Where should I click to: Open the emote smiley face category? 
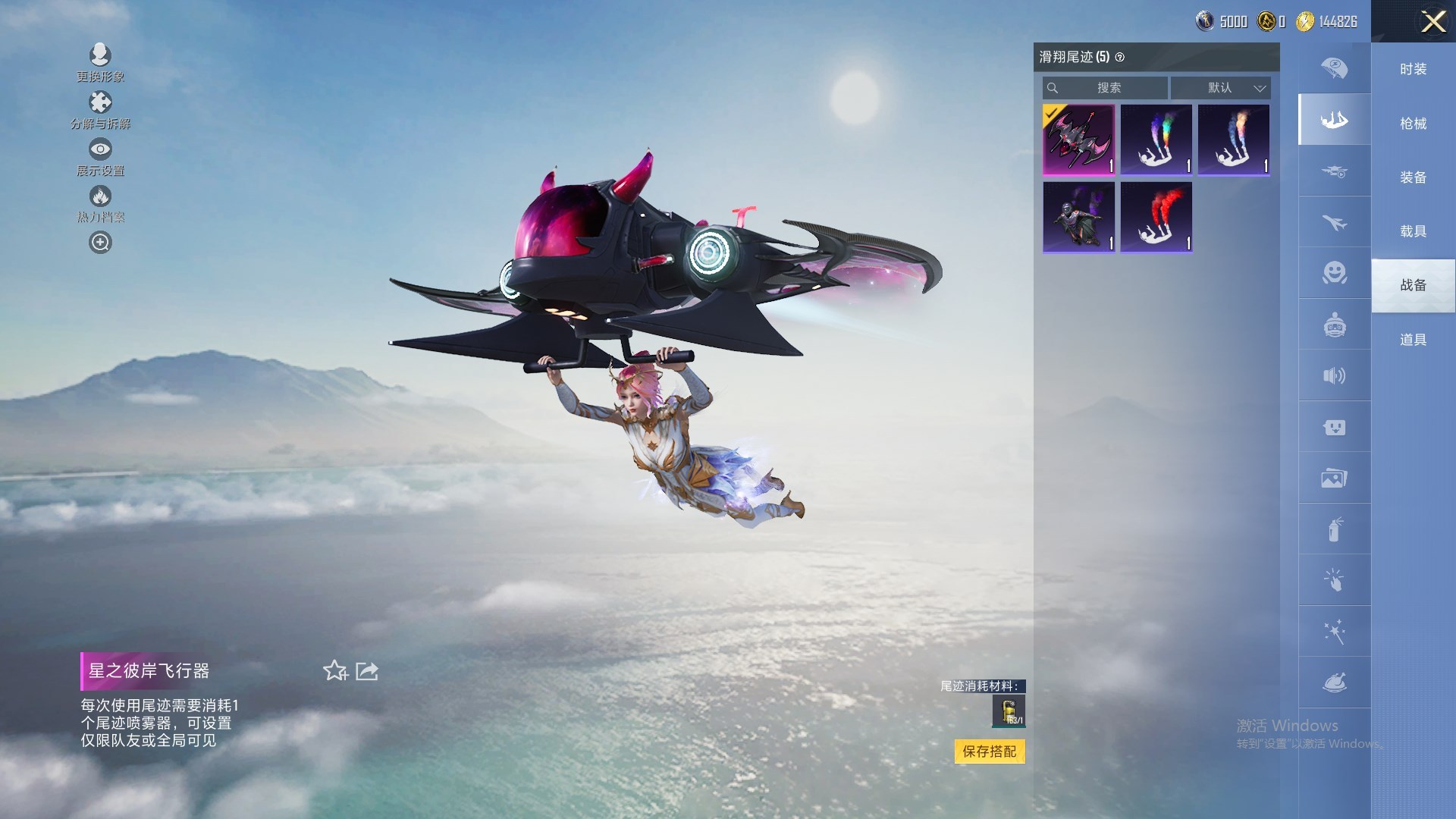[x=1334, y=273]
